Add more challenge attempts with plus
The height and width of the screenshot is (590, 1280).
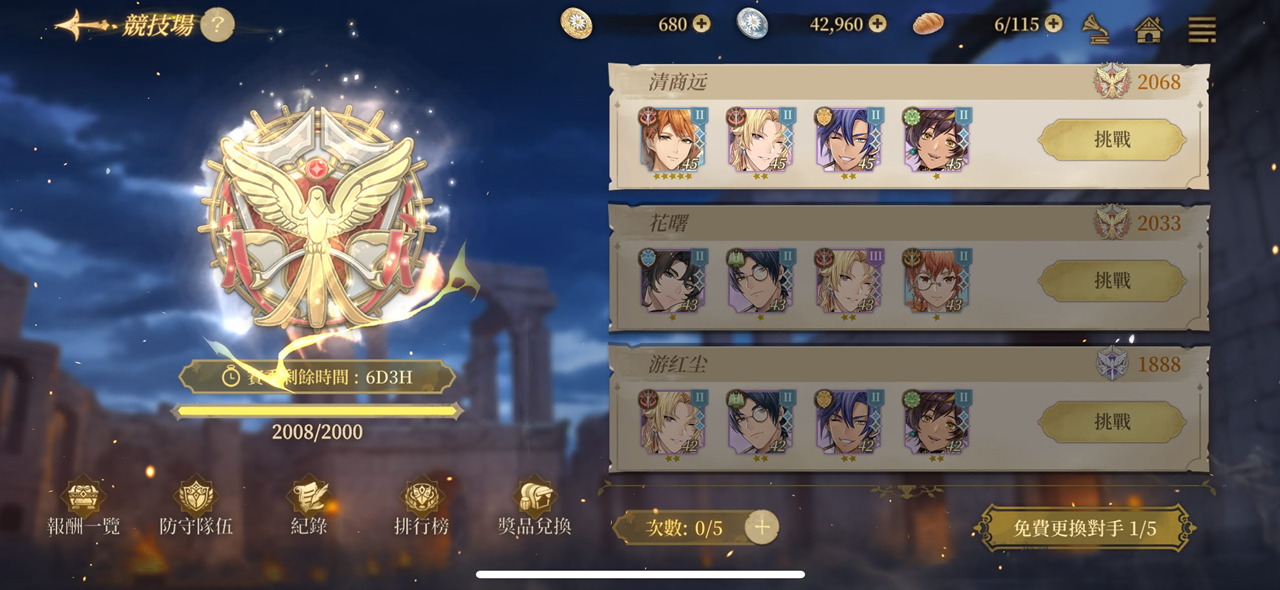pos(762,527)
